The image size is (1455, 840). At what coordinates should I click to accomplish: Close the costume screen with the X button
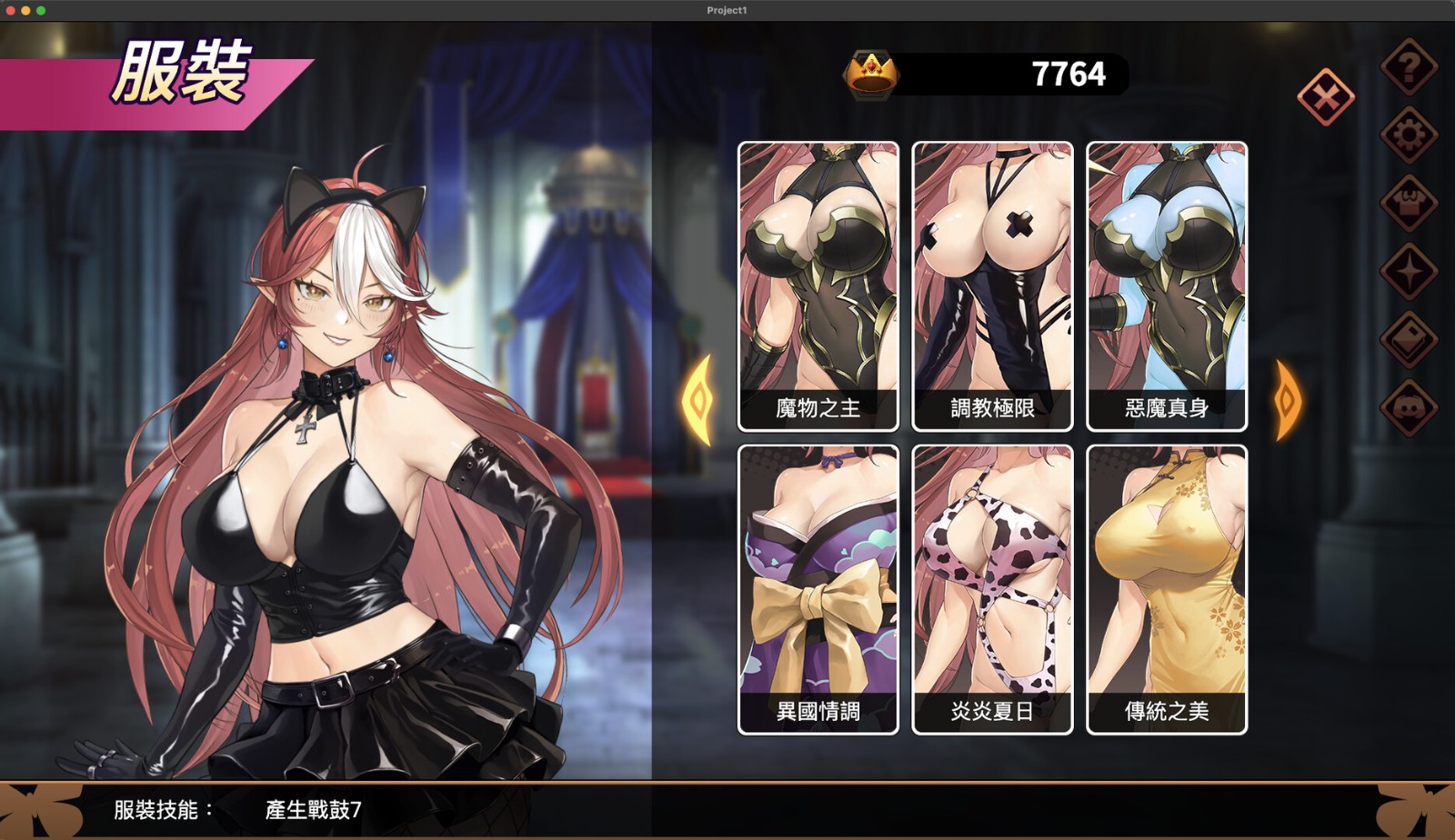pos(1325,97)
